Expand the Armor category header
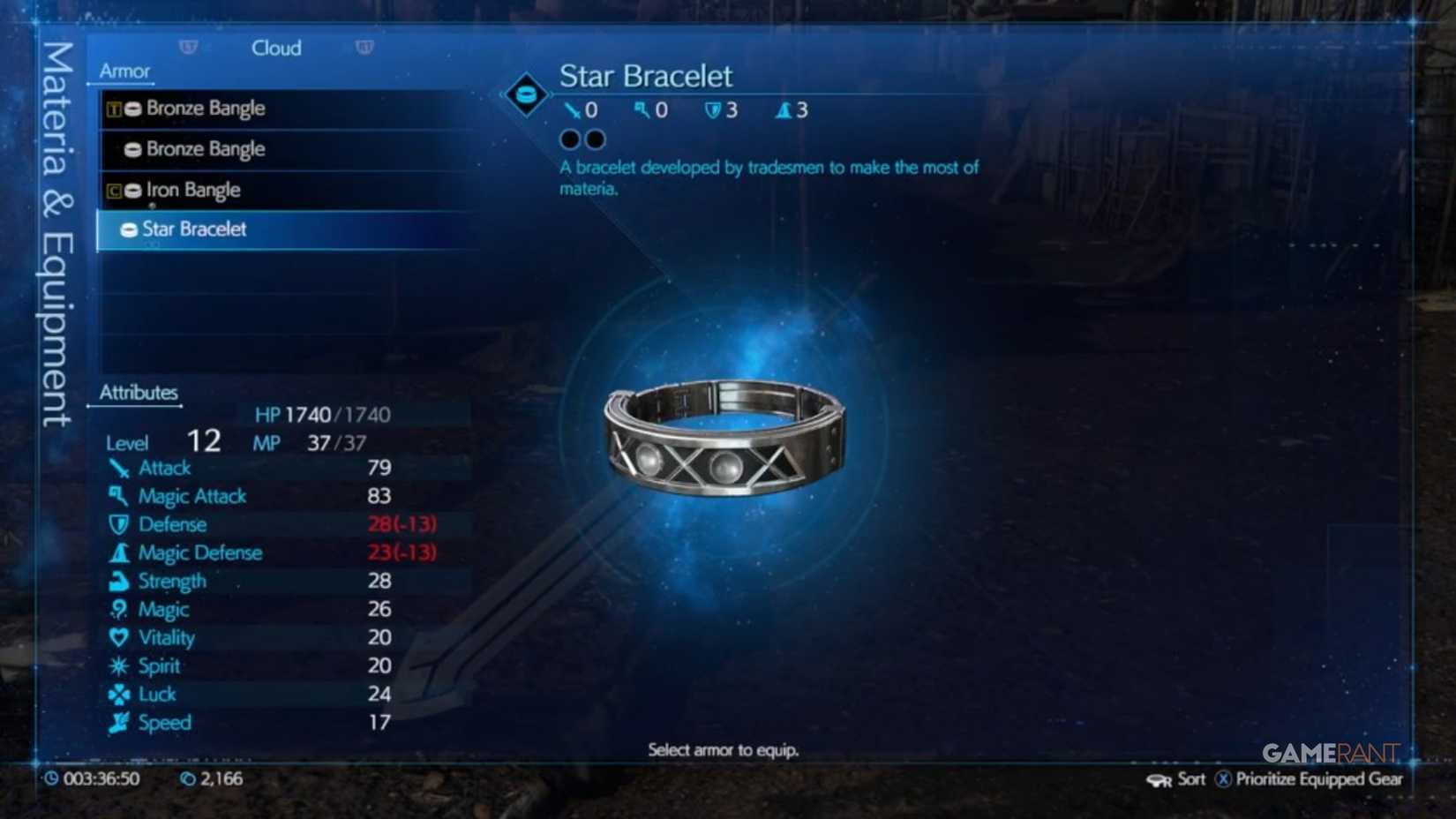Screen dimensions: 1456x819 point(124,71)
